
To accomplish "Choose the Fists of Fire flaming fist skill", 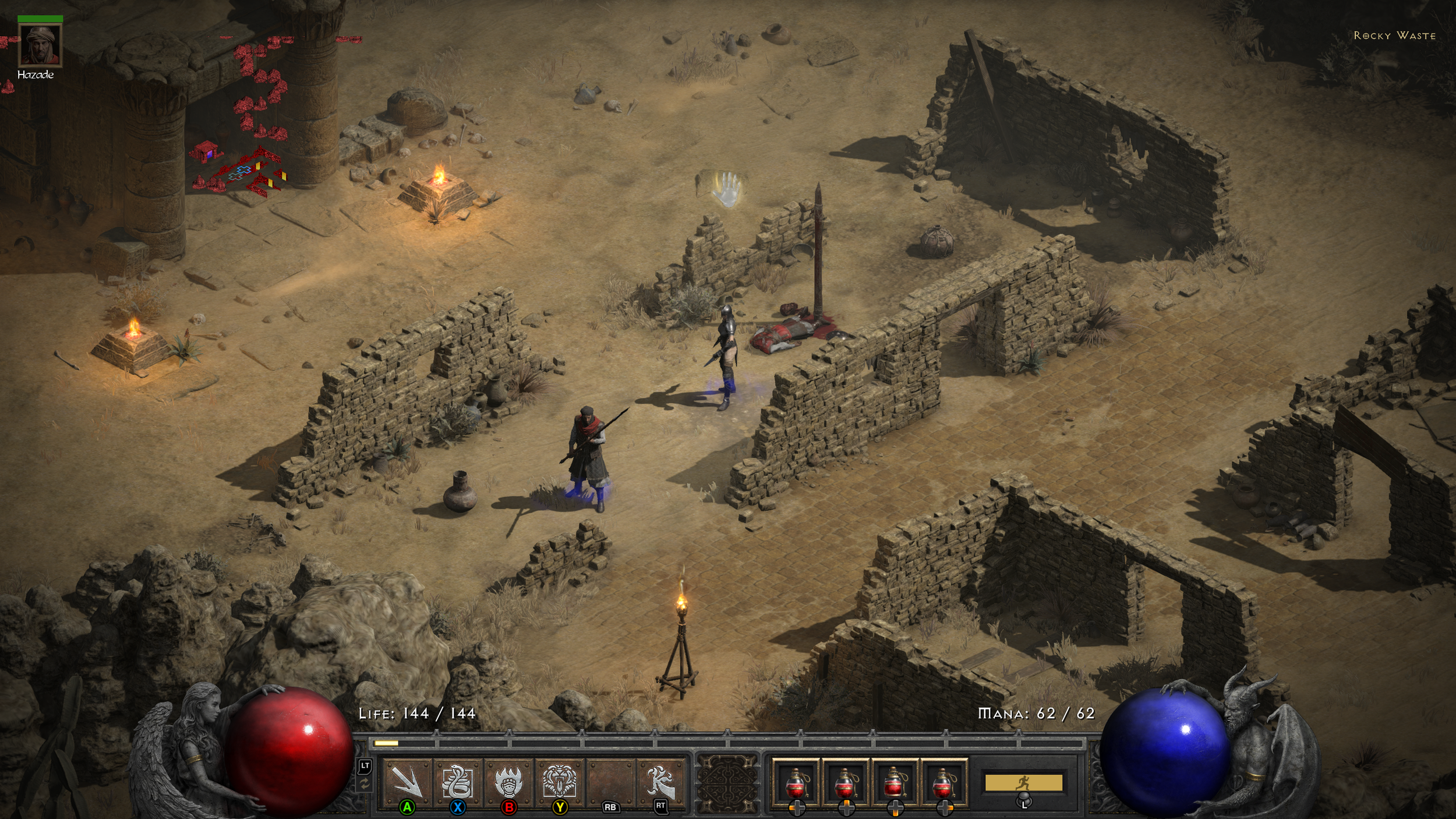I will [508, 781].
